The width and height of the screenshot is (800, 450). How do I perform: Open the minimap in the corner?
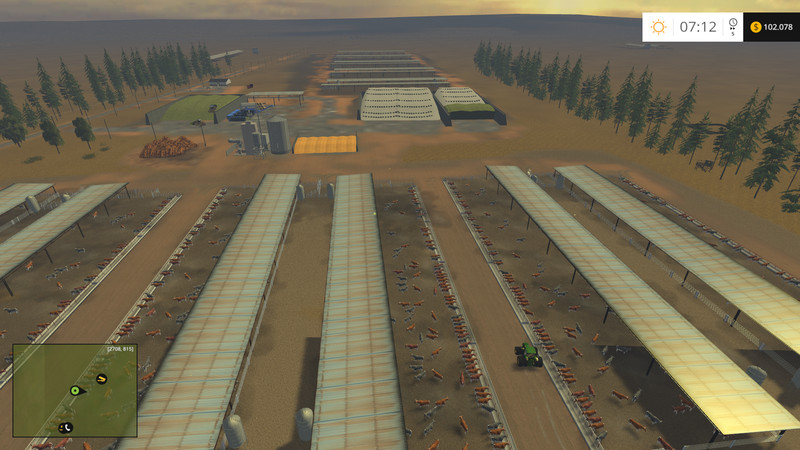tap(75, 391)
